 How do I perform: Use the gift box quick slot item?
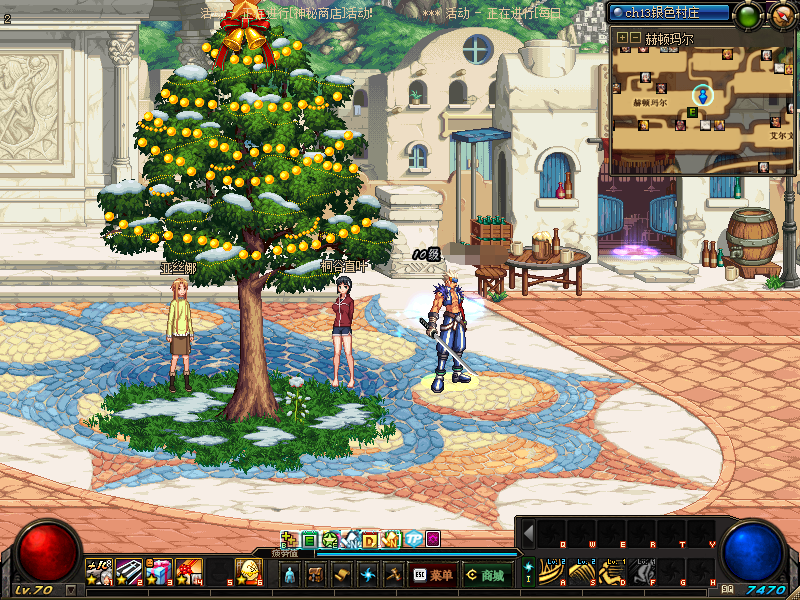(158, 571)
